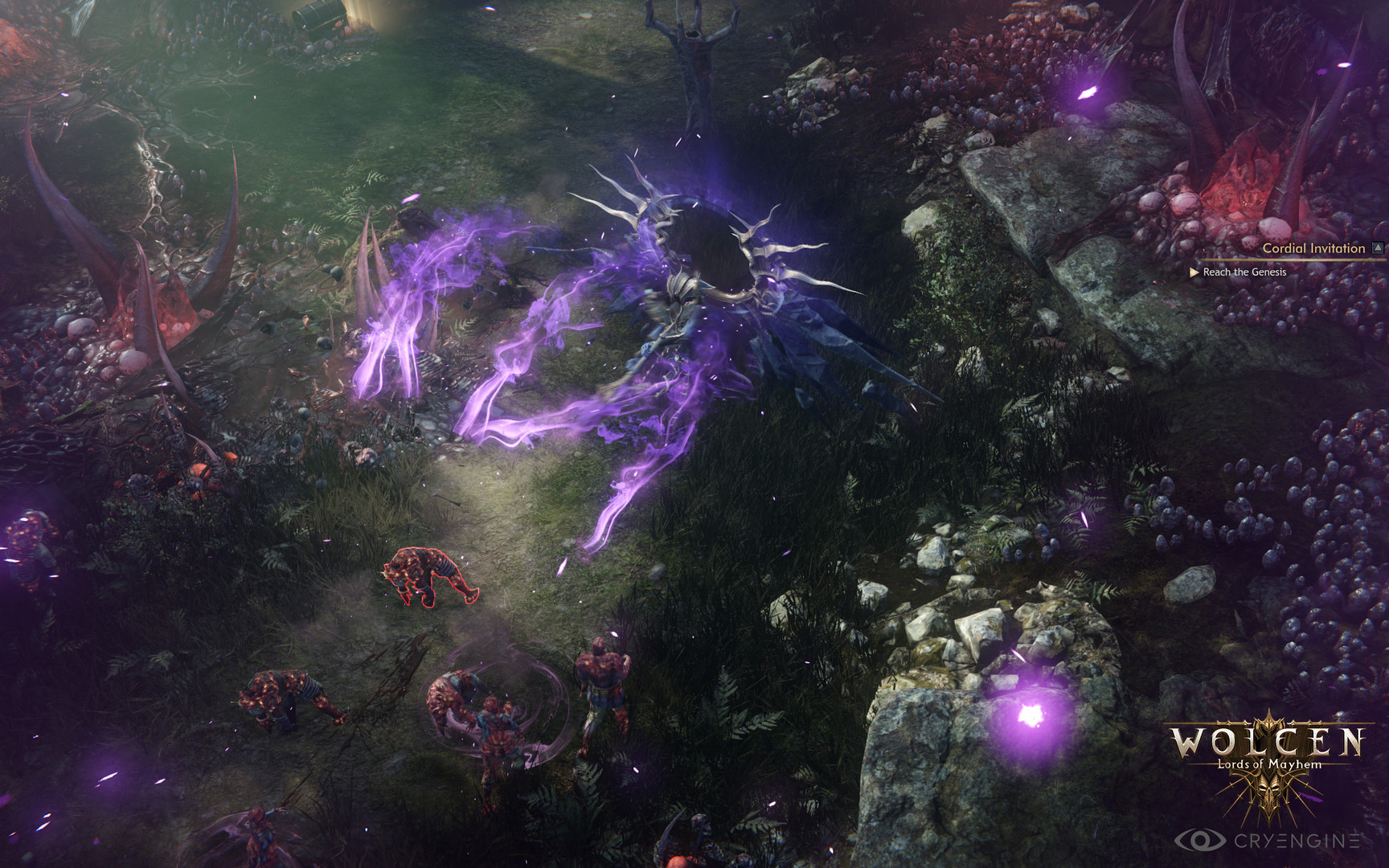Click the CRYENGINE eye logo

click(1201, 838)
